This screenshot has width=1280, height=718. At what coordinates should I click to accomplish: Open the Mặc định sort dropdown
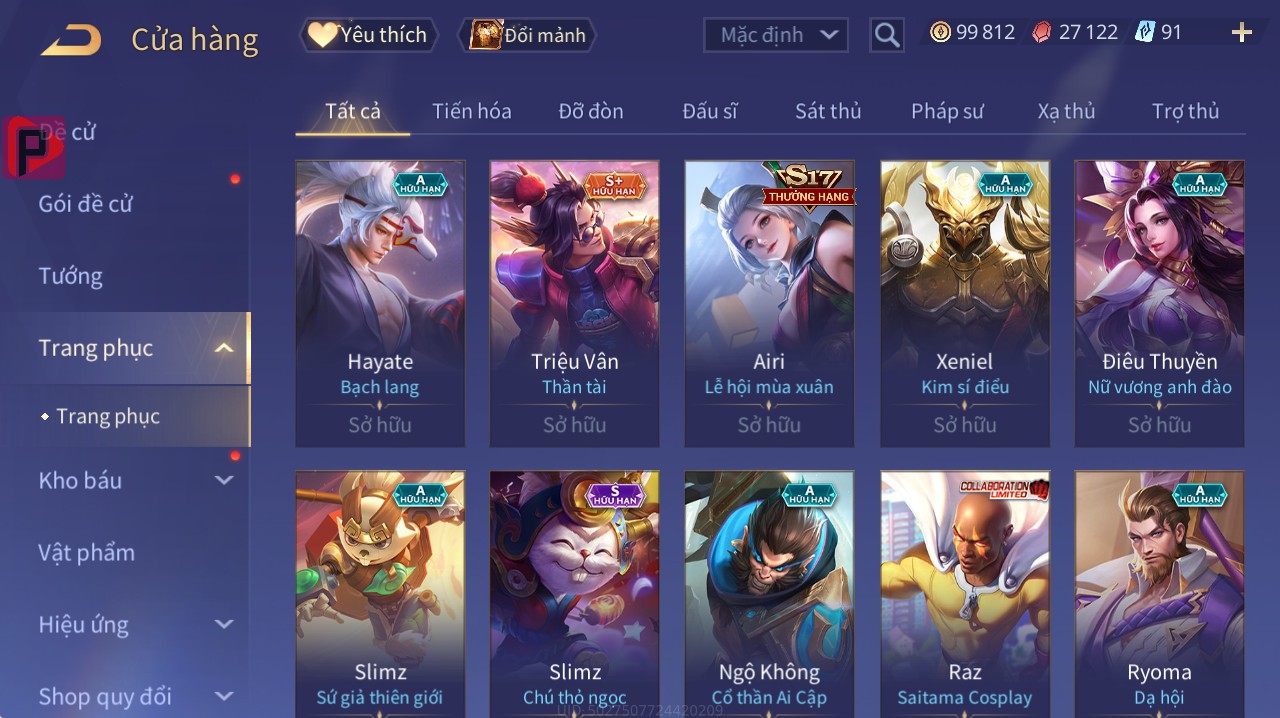776,35
